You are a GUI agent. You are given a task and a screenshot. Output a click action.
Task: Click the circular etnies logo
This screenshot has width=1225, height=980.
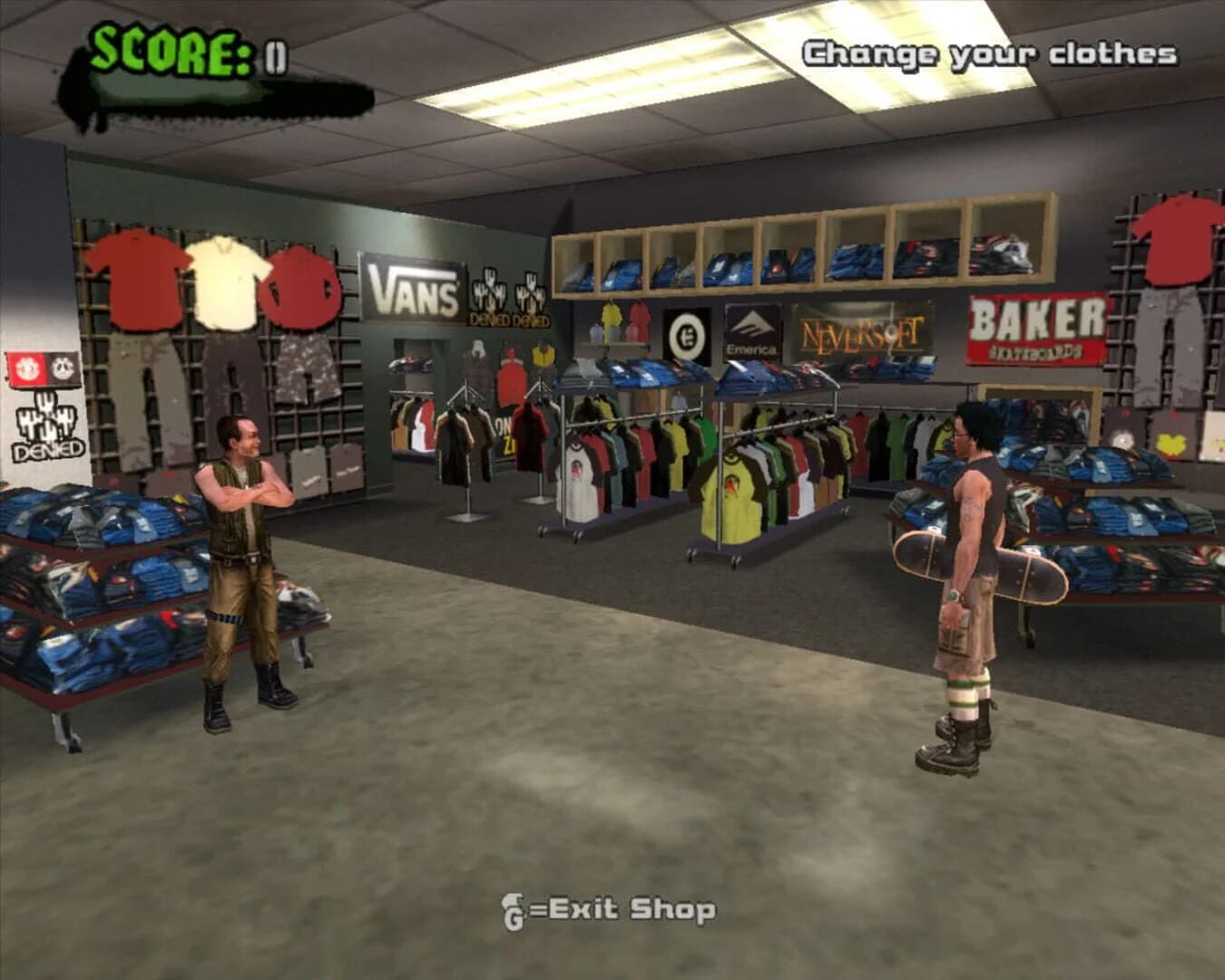[x=687, y=332]
